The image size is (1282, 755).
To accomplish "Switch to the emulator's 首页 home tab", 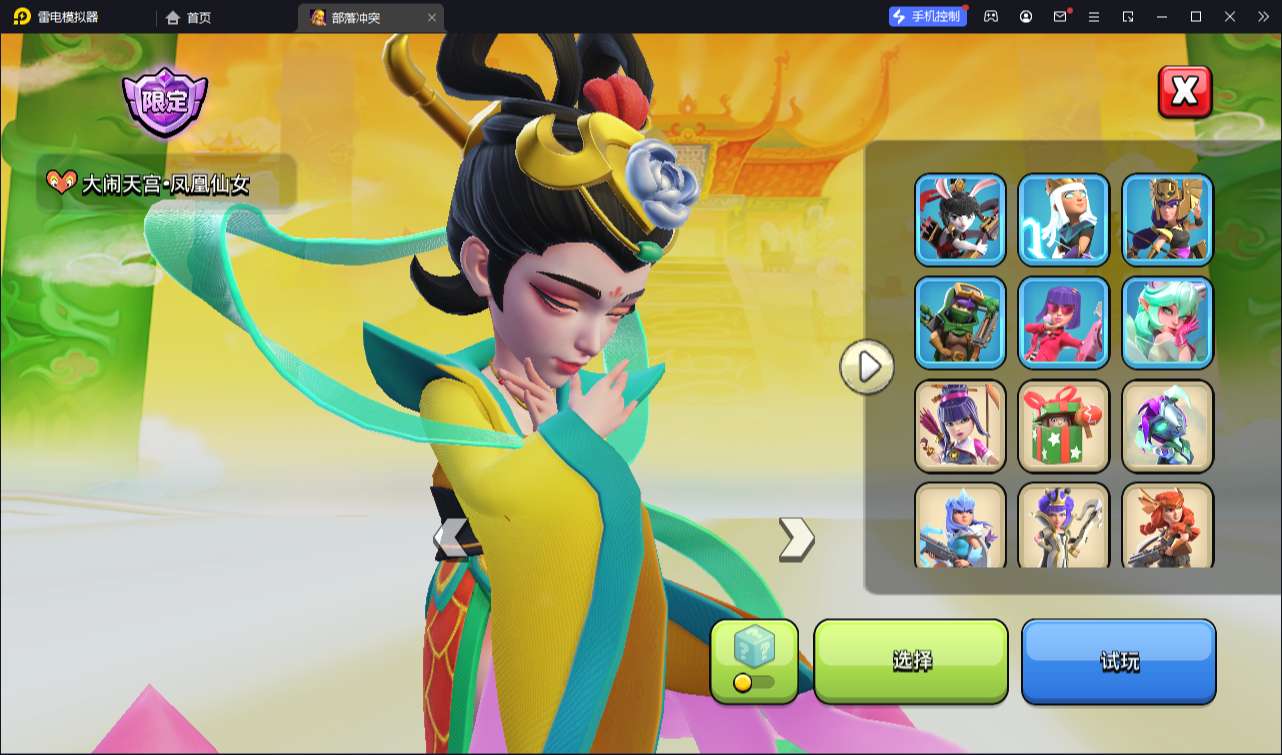I will point(189,17).
